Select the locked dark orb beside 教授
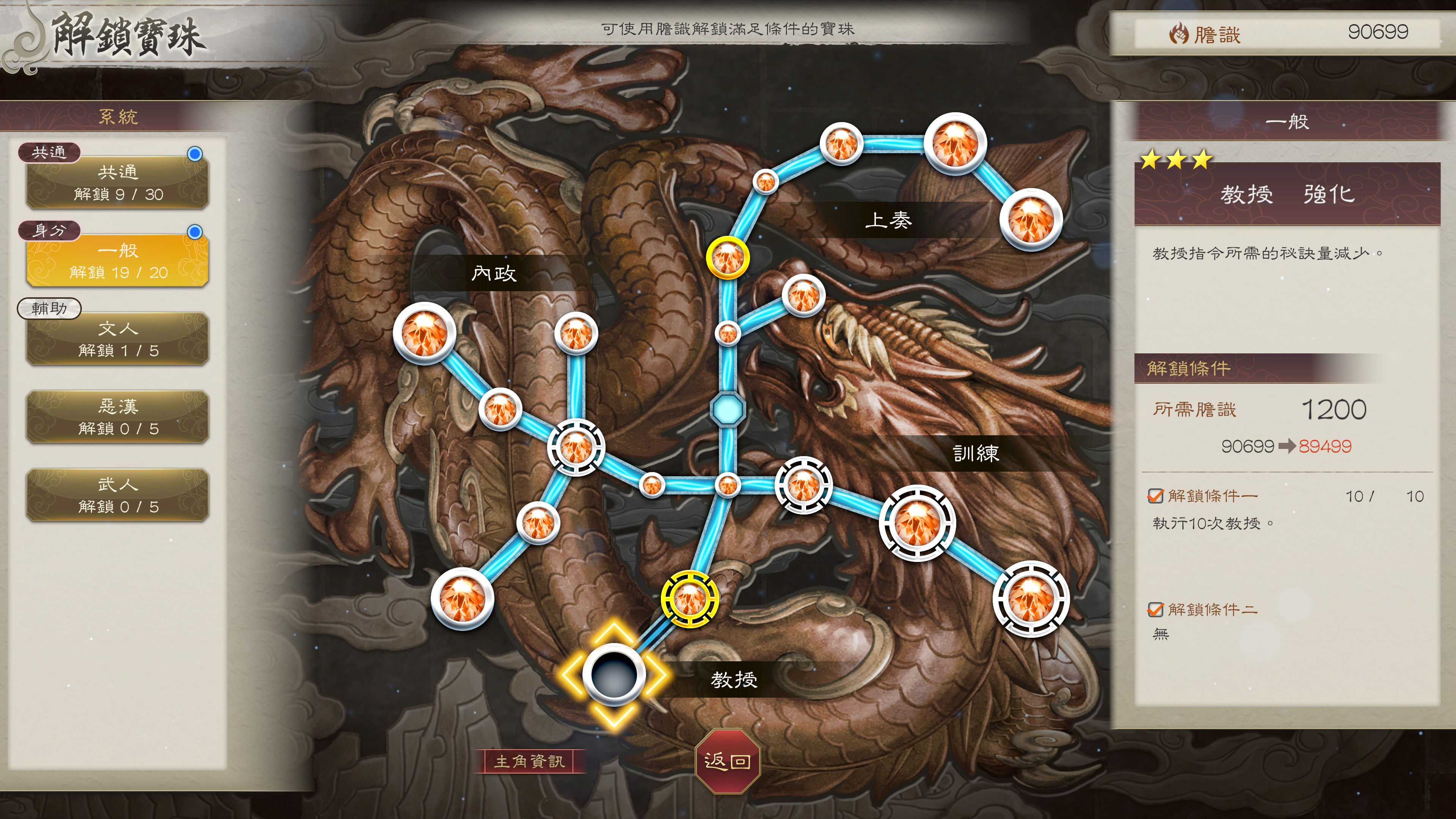The width and height of the screenshot is (1456, 819). [x=613, y=674]
